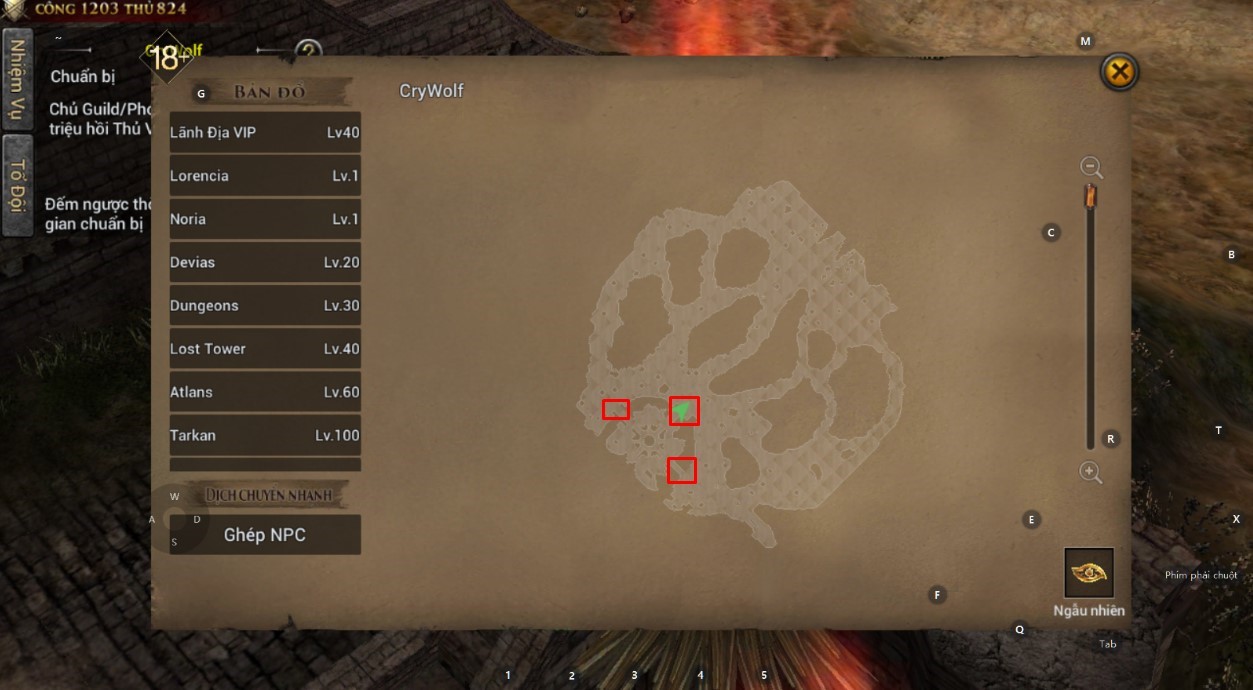
Task: Zoom out the map with the minus magnifier
Action: coord(1092,167)
